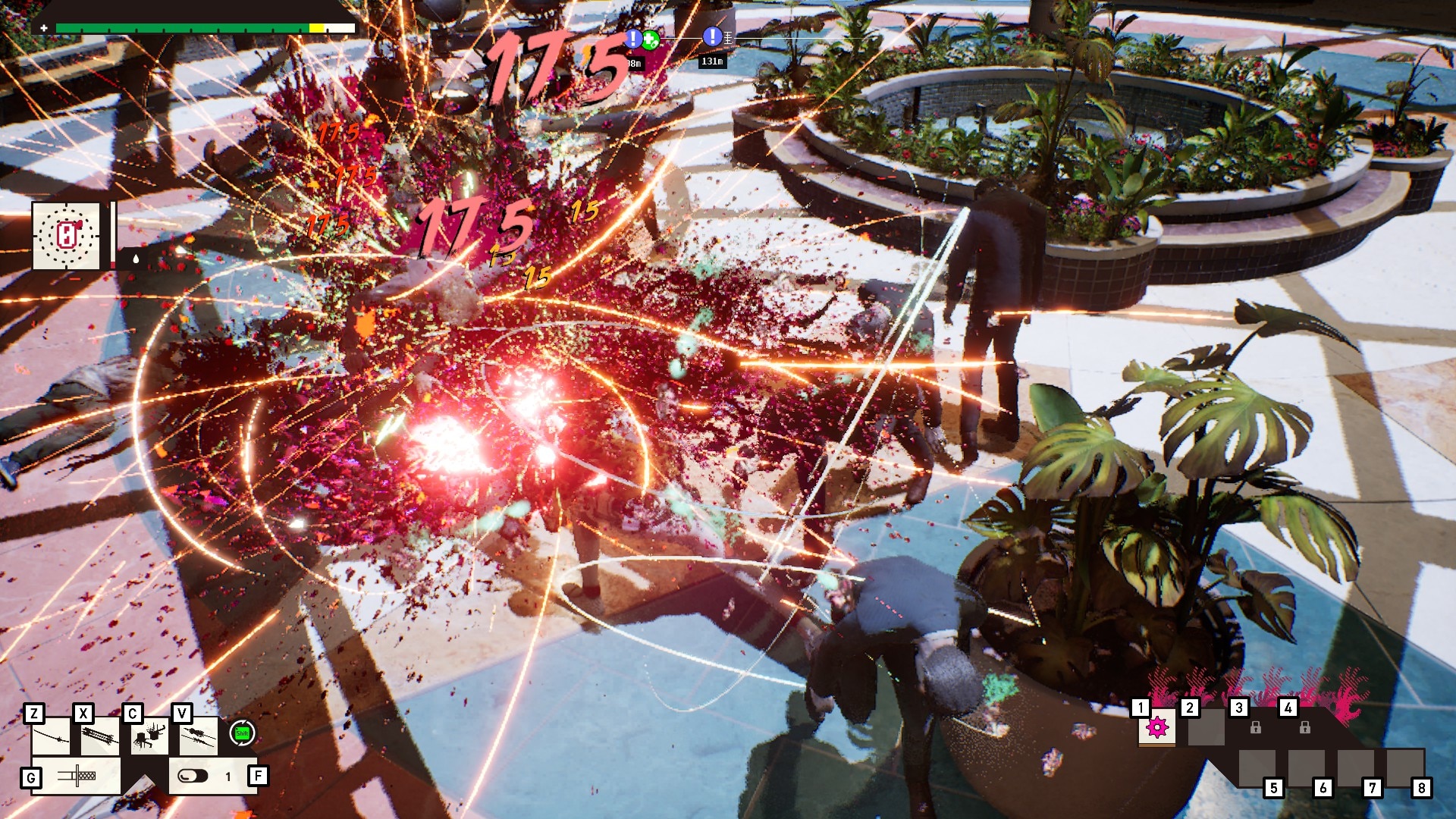Click the 131m objective marker on compass

click(712, 36)
